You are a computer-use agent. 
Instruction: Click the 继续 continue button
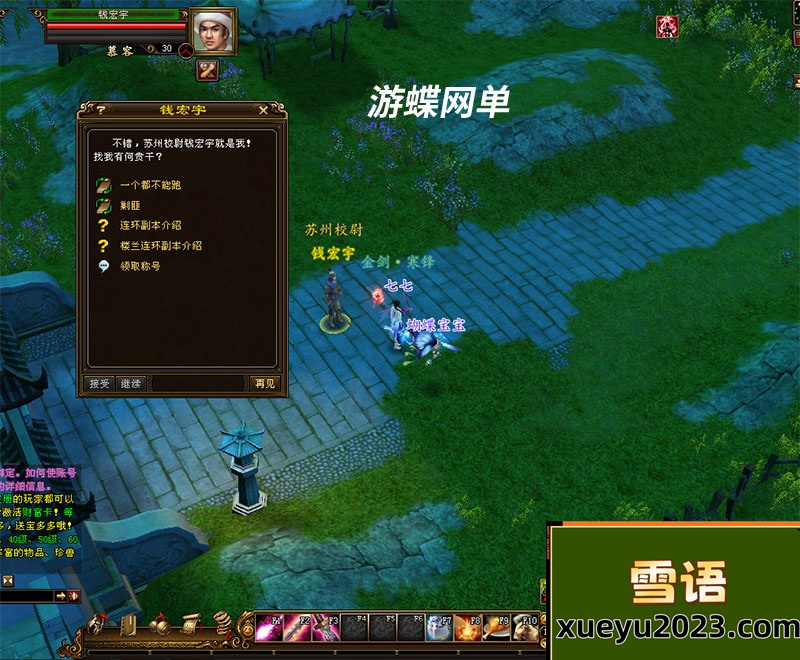pyautogui.click(x=131, y=383)
